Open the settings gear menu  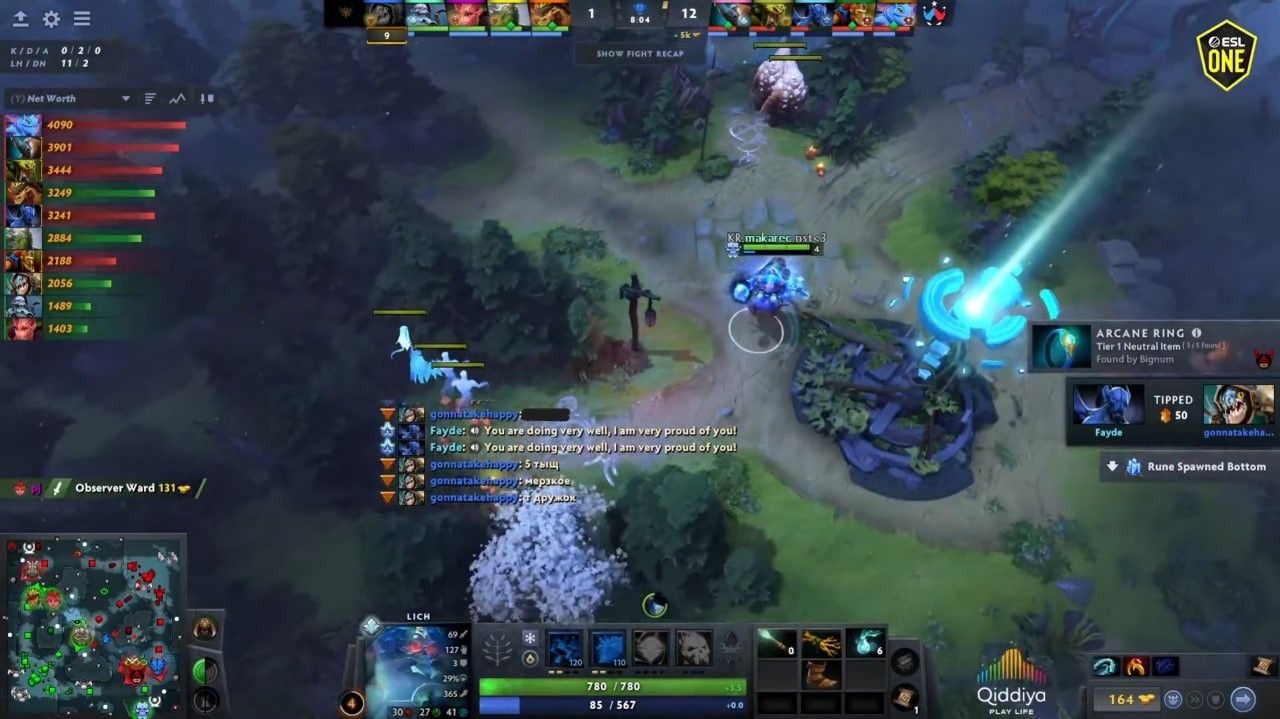pos(51,19)
